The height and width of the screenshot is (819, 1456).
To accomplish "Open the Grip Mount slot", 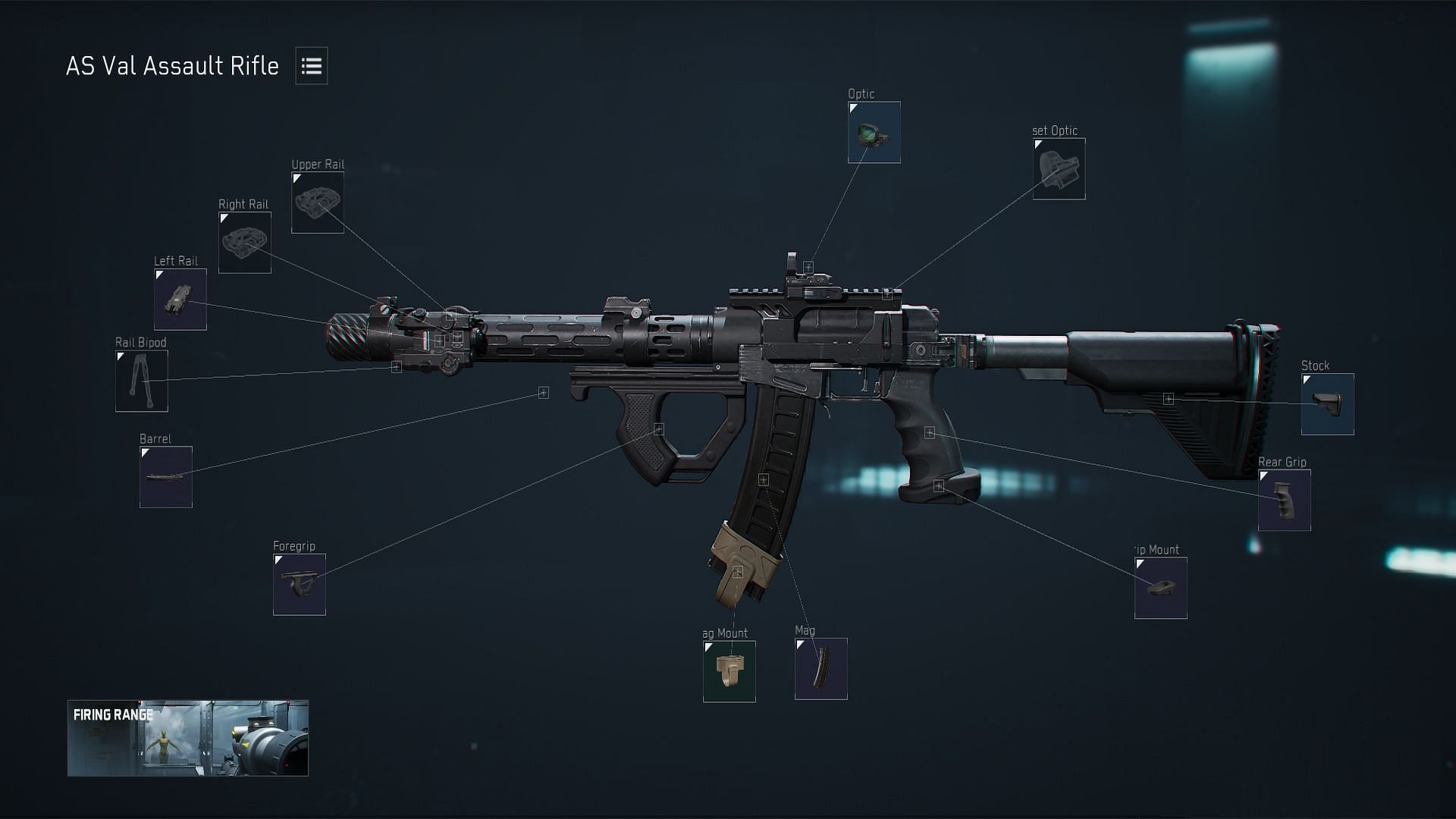I will pyautogui.click(x=1160, y=589).
